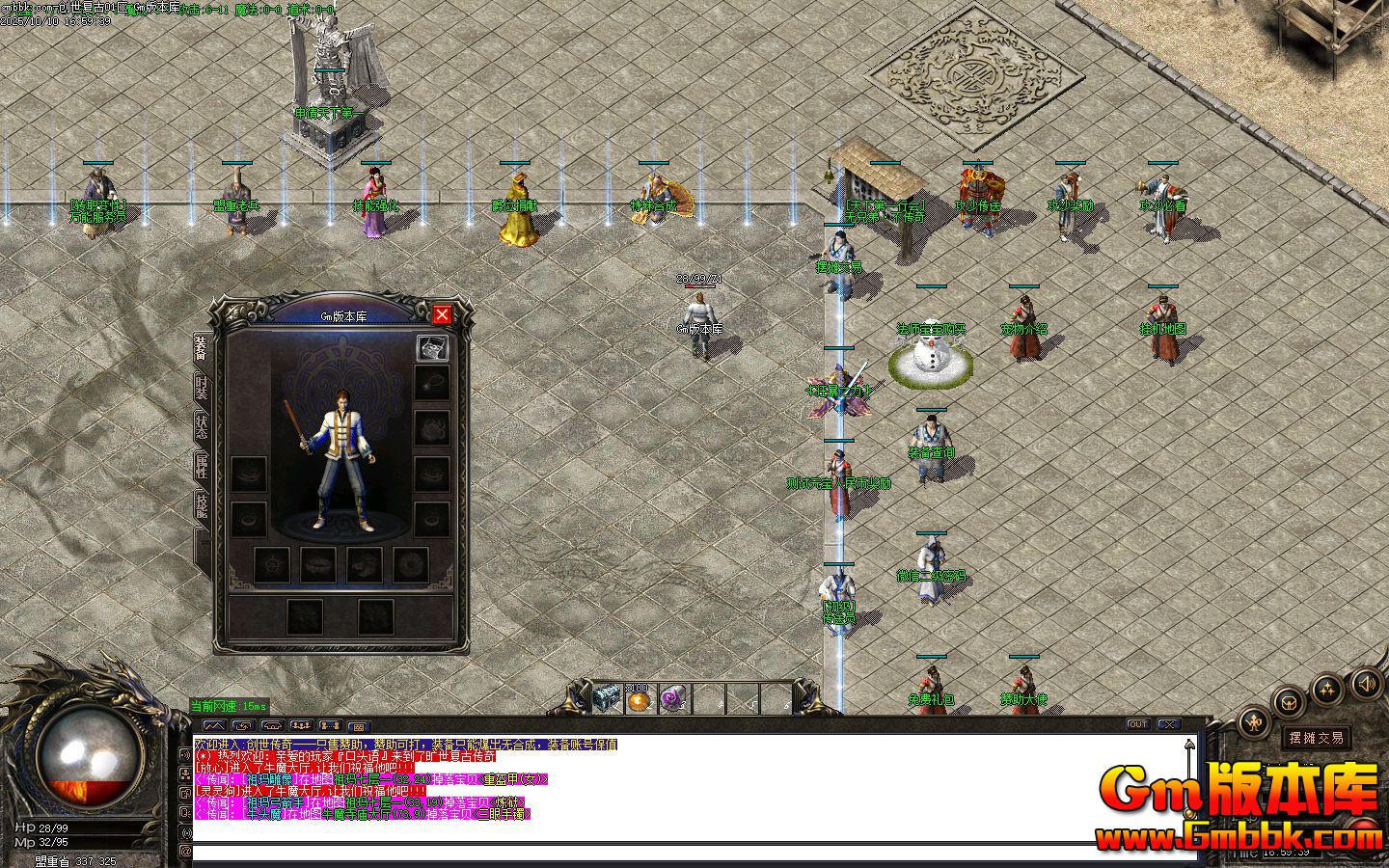Open the three-stars skills round button
This screenshot has width=1389, height=868.
pos(1328,689)
